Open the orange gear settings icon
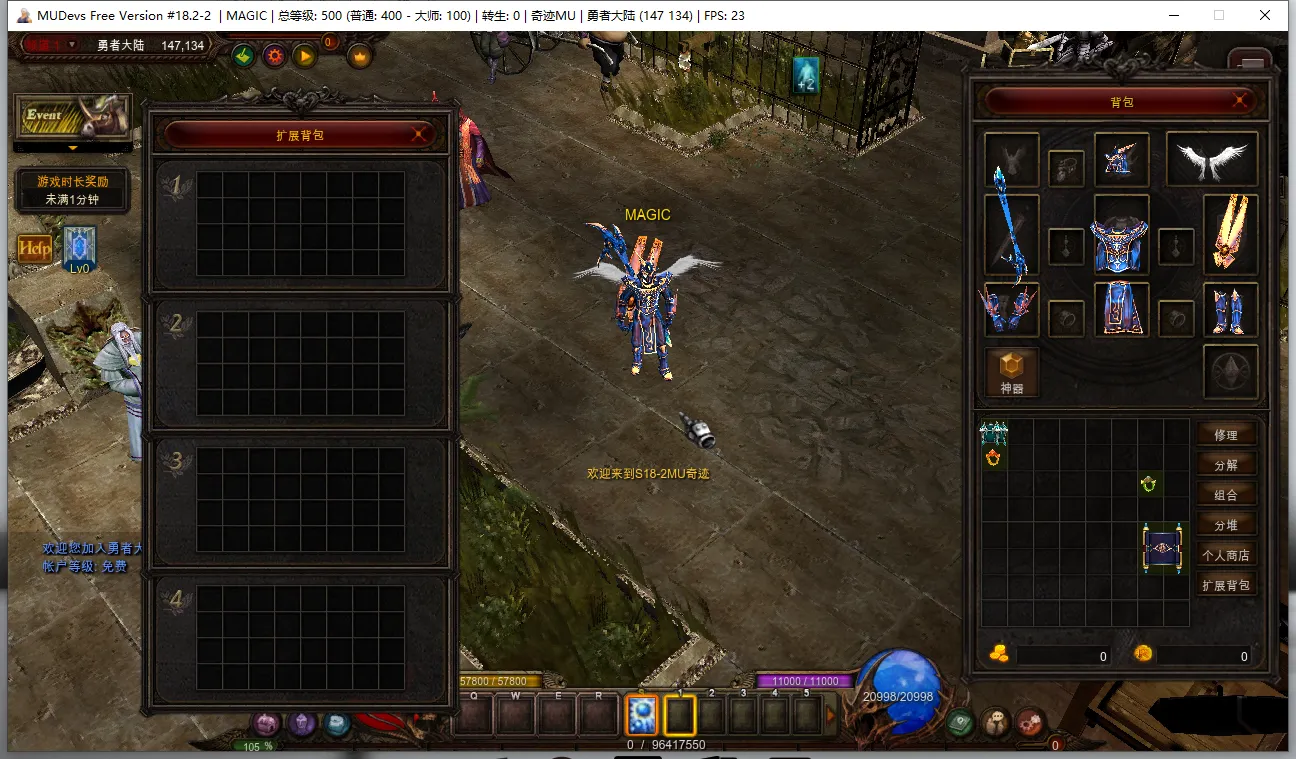 [274, 56]
